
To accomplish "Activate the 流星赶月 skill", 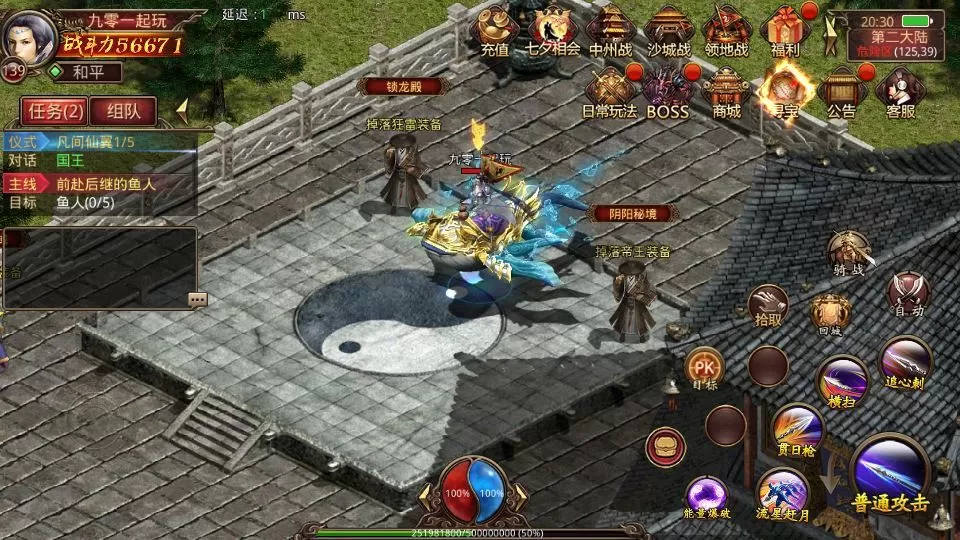I will pos(782,493).
